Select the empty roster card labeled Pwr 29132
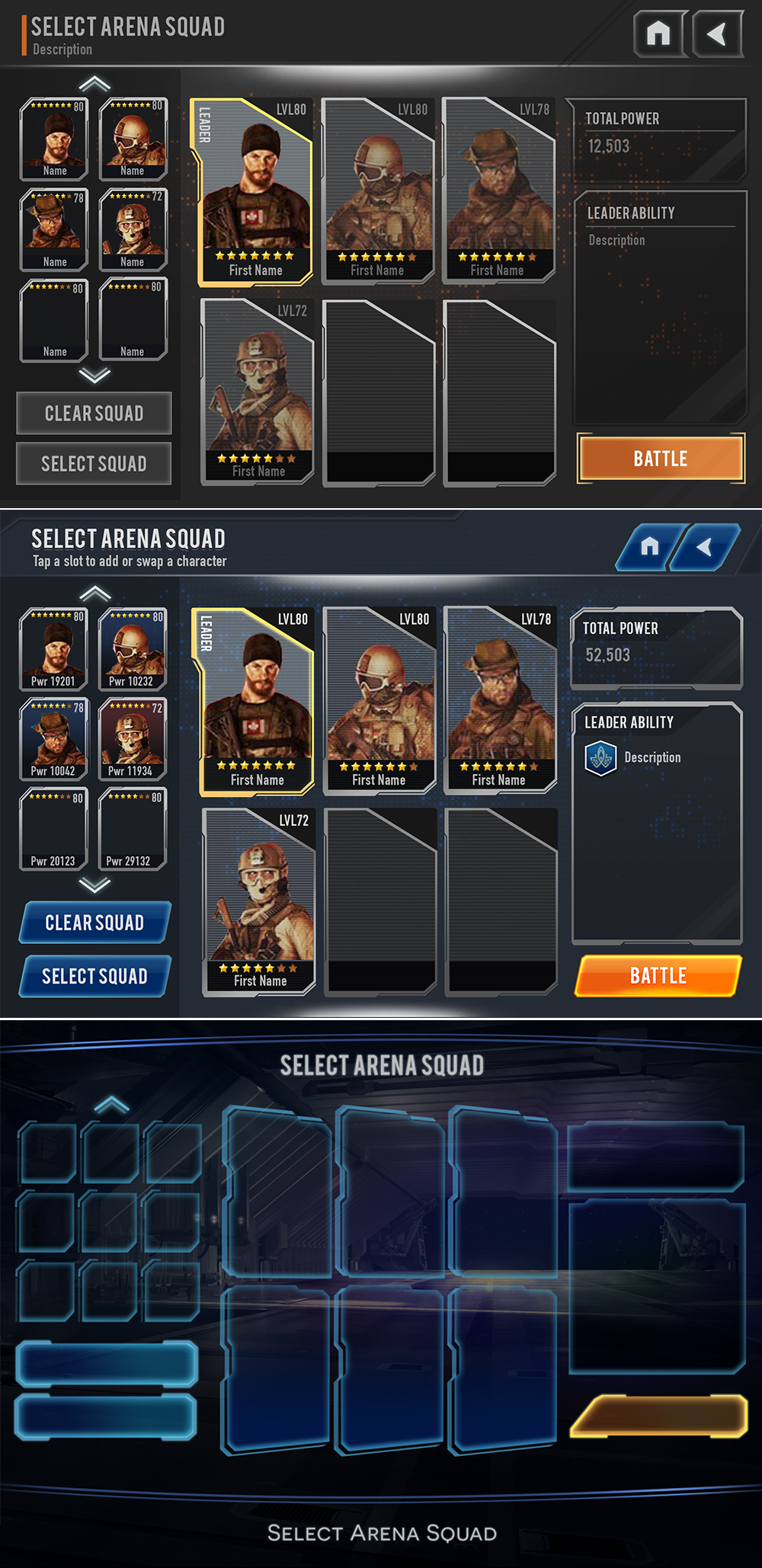The height and width of the screenshot is (1568, 762). pyautogui.click(x=133, y=829)
